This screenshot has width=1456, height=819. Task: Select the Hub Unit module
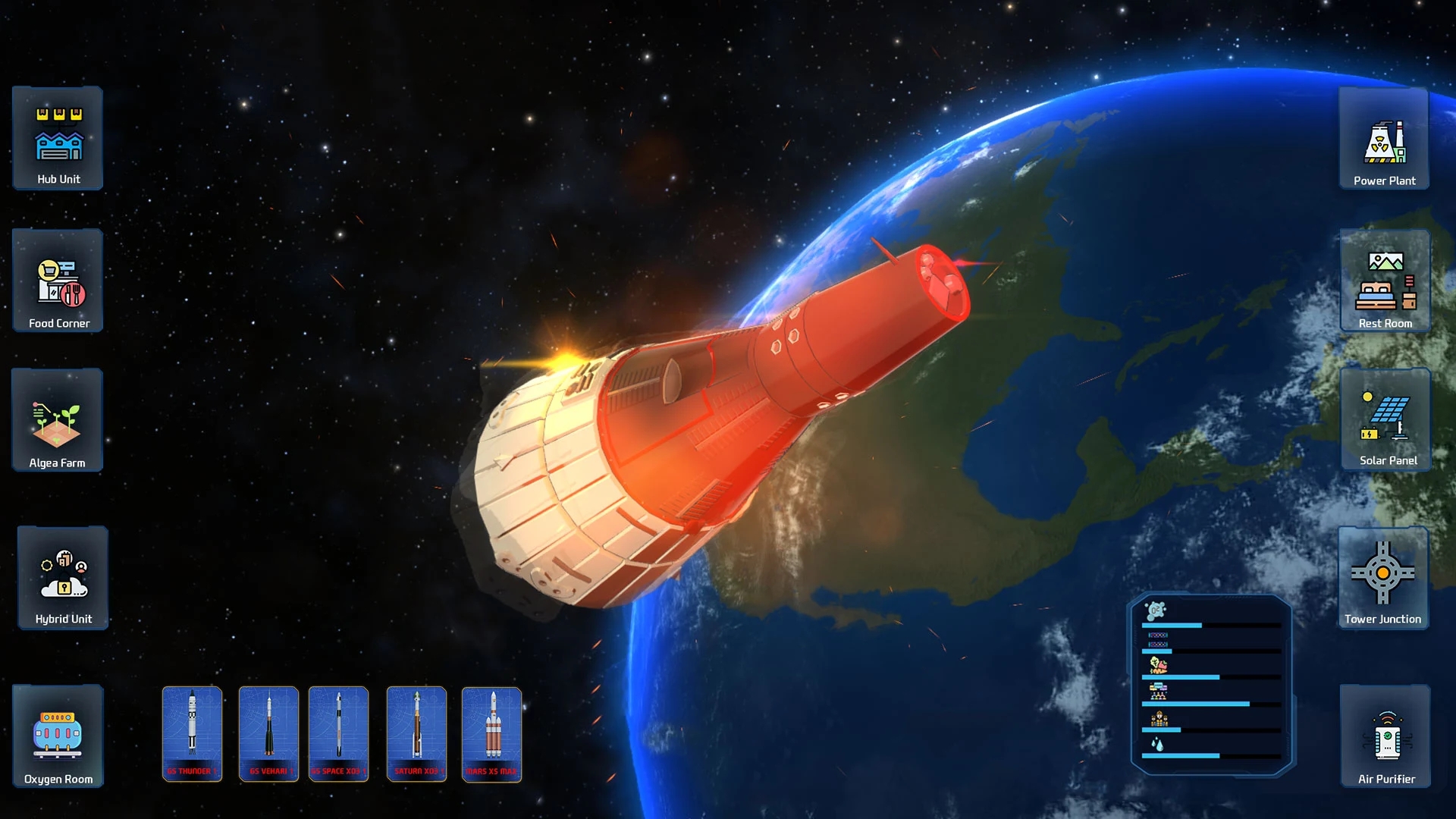click(58, 138)
